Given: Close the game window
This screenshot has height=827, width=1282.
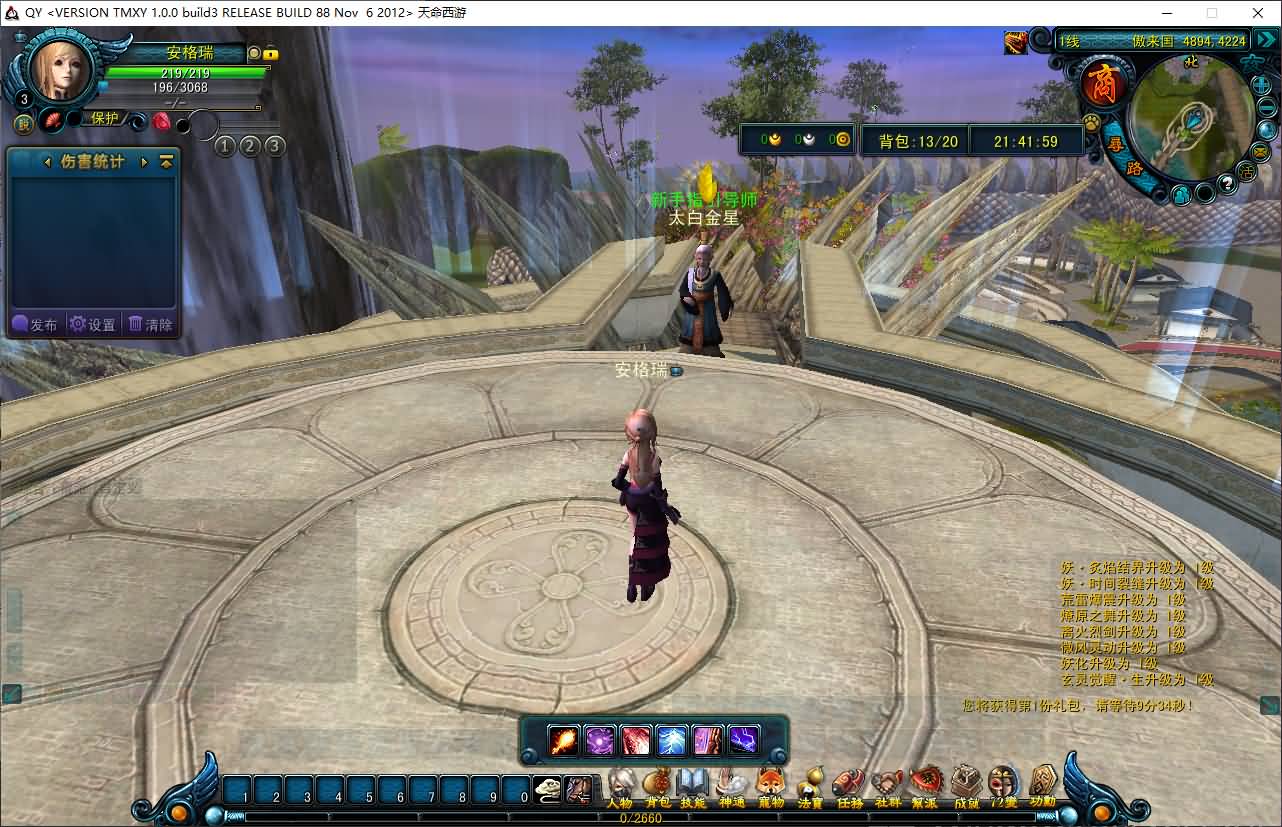Looking at the screenshot, I should [x=1258, y=13].
